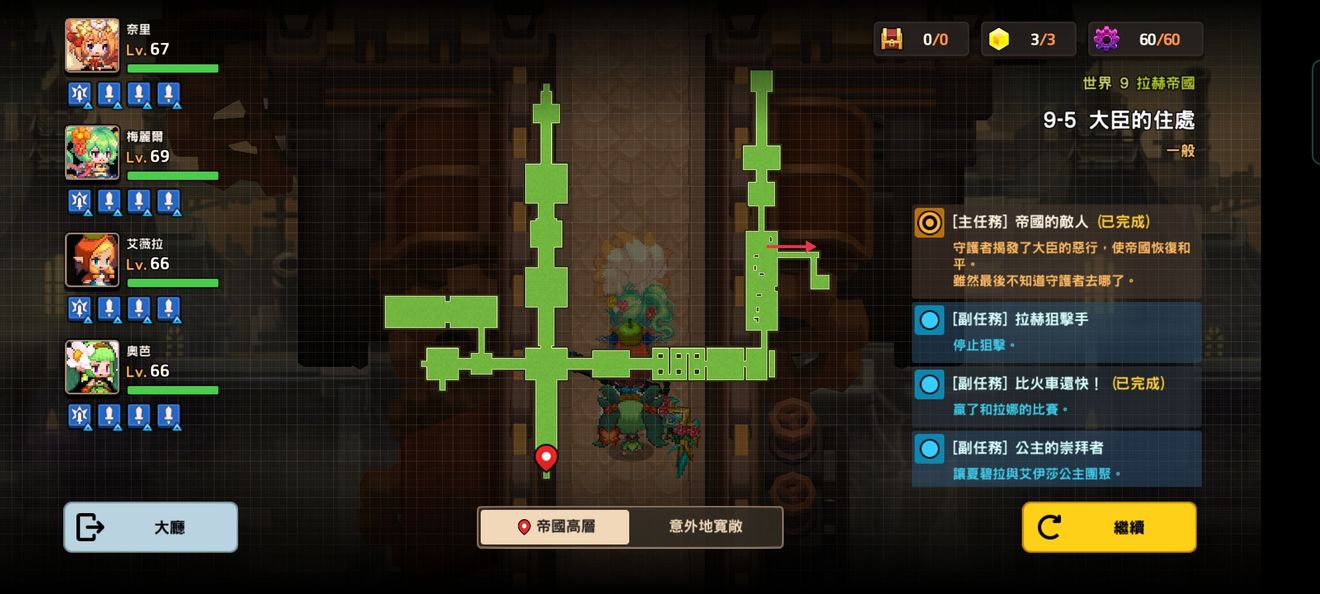This screenshot has height=594, width=1320.
Task: Switch to the 意外地寬敞 map tab
Action: coord(706,527)
